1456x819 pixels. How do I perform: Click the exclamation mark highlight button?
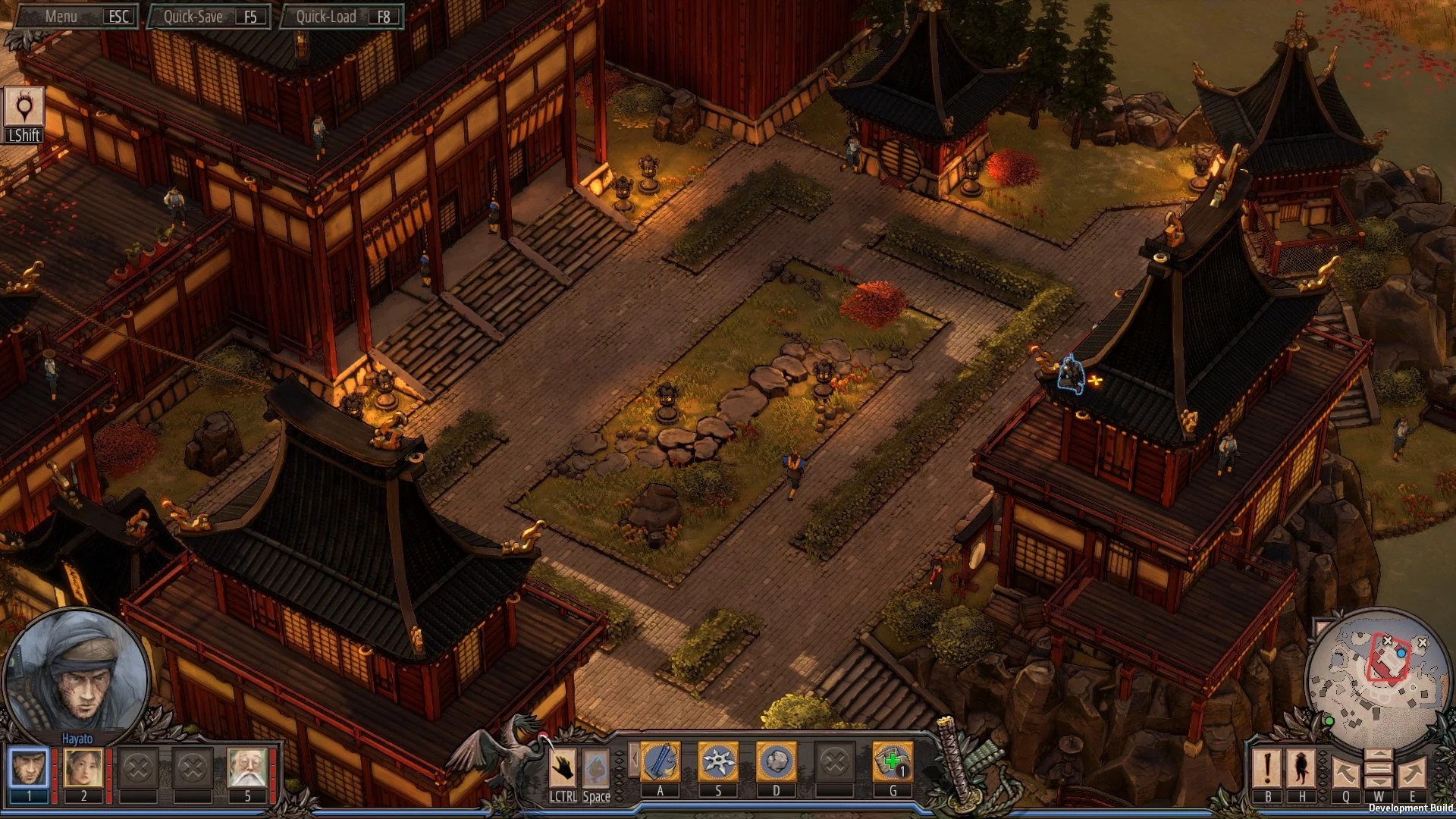pyautogui.click(x=1267, y=767)
